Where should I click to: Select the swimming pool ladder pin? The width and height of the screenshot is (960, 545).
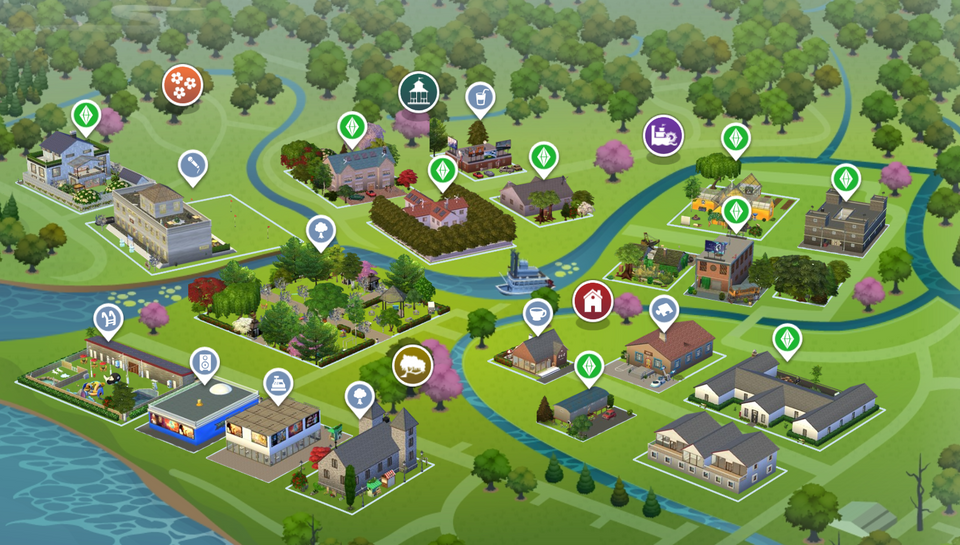coord(107,320)
